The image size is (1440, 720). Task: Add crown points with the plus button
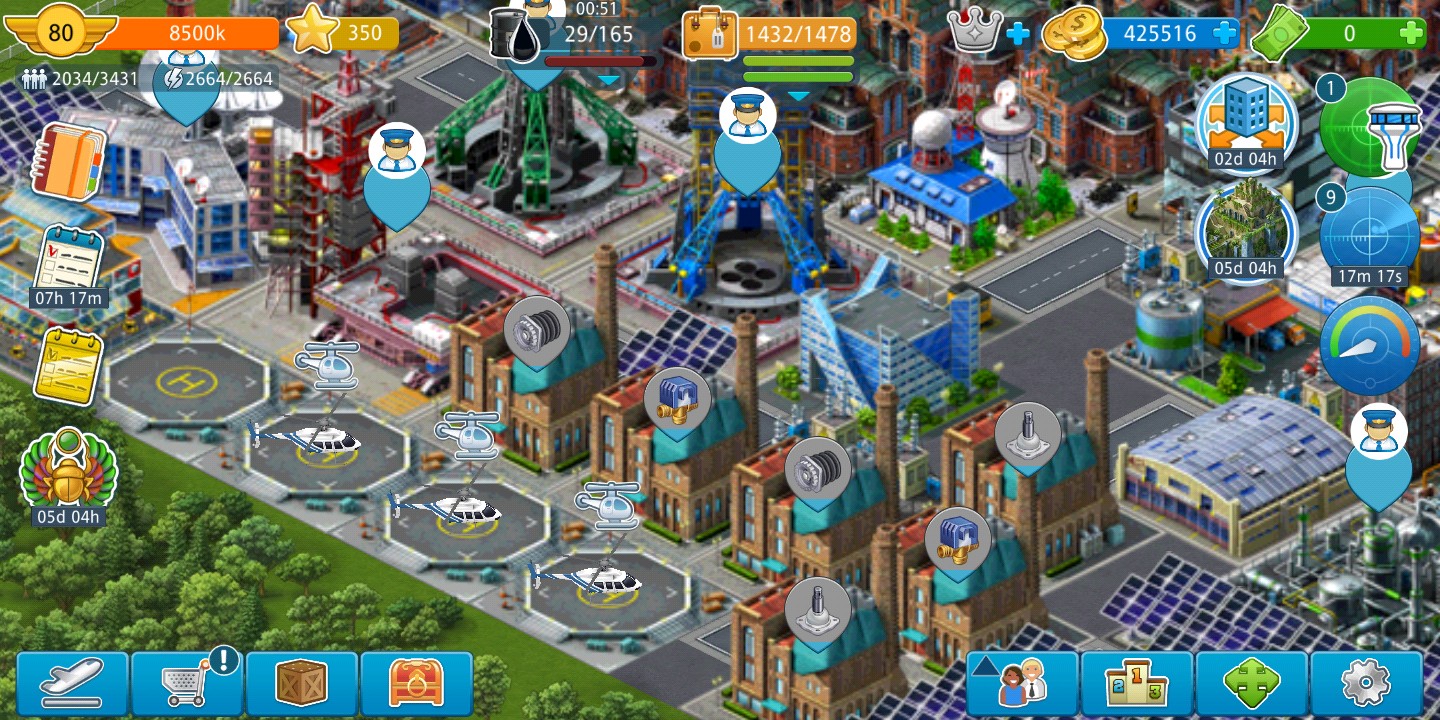point(1017,34)
